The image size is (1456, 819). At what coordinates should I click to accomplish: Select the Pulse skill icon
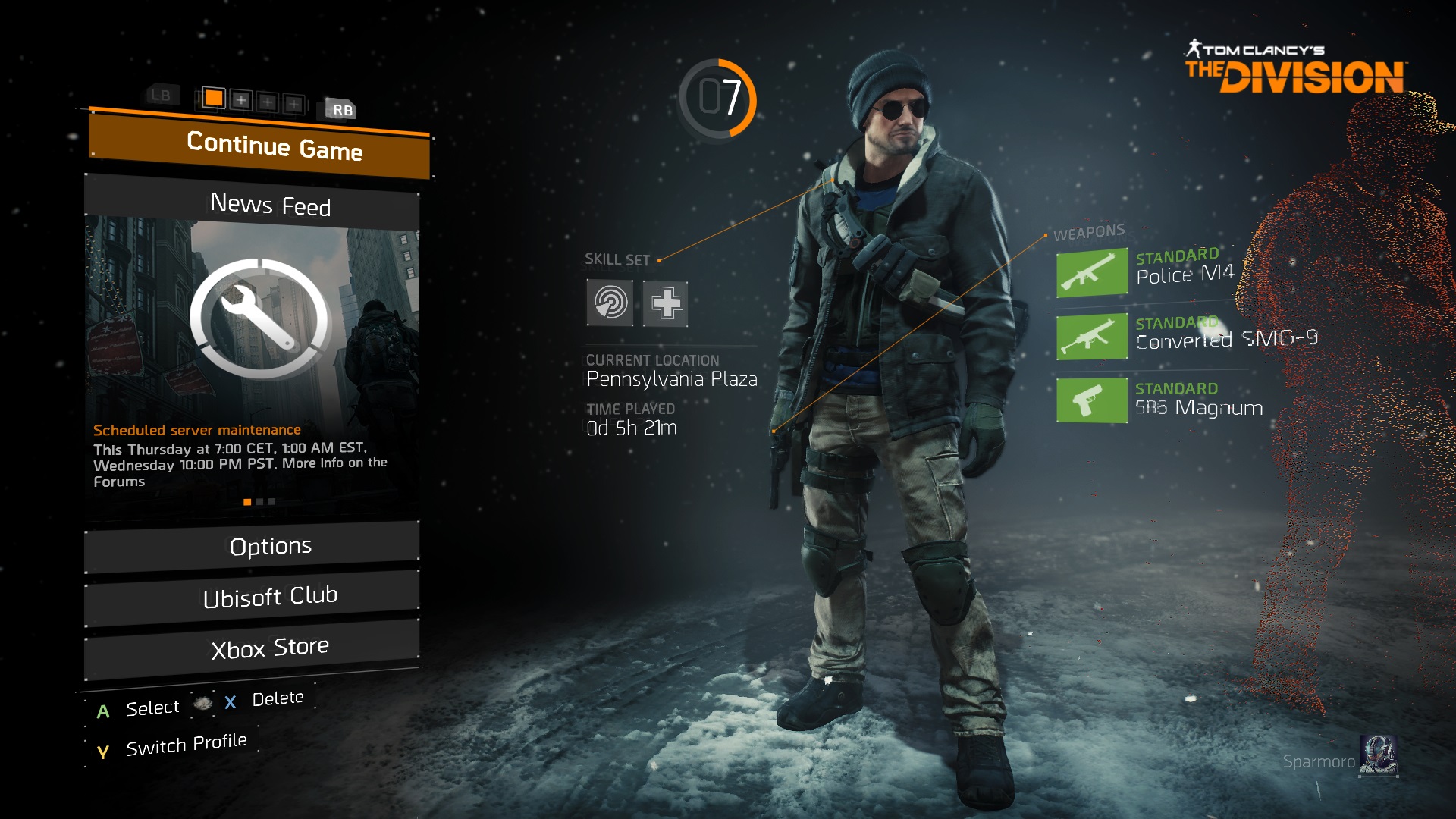click(610, 303)
